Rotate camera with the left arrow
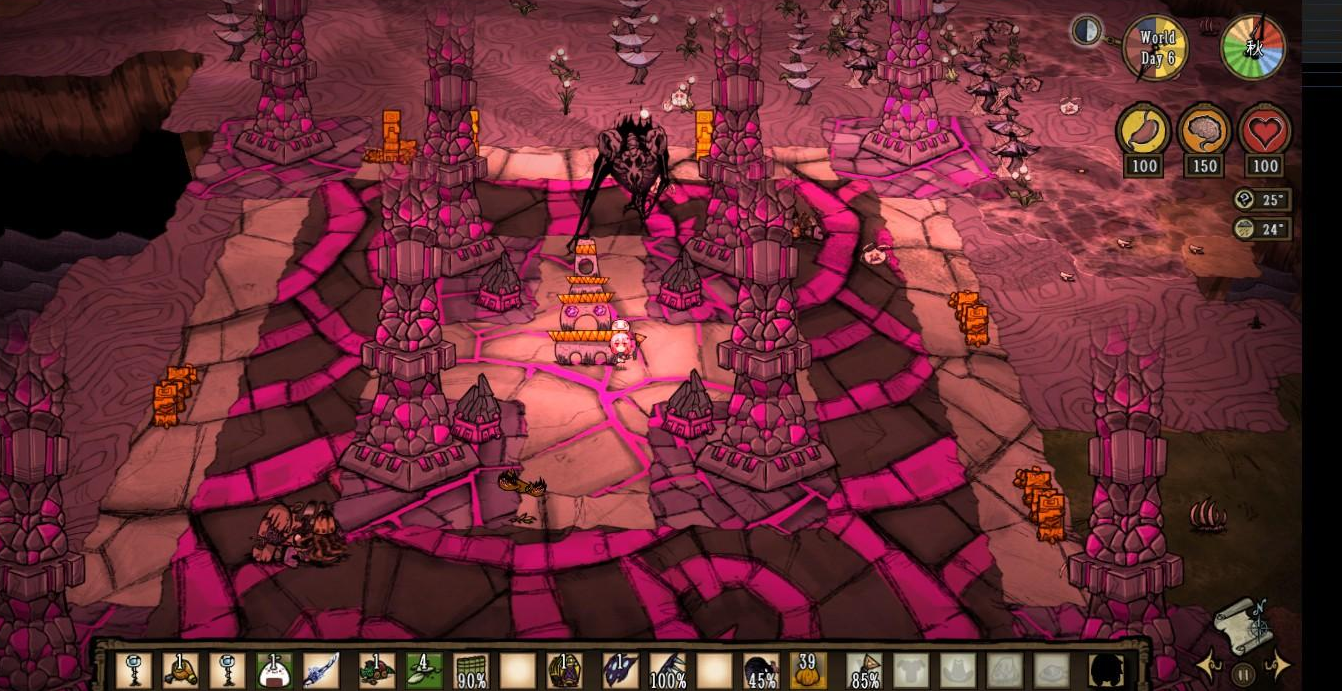Viewport: 1342px width, 691px height. 1212,667
